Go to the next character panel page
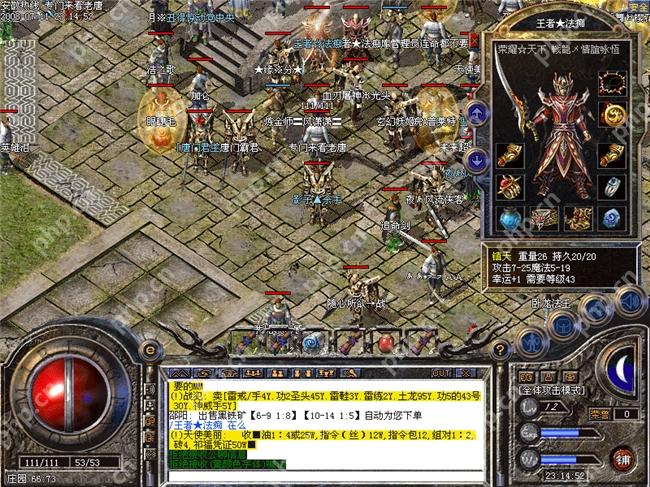Screen dimensions: 650x487 [x=477, y=157]
